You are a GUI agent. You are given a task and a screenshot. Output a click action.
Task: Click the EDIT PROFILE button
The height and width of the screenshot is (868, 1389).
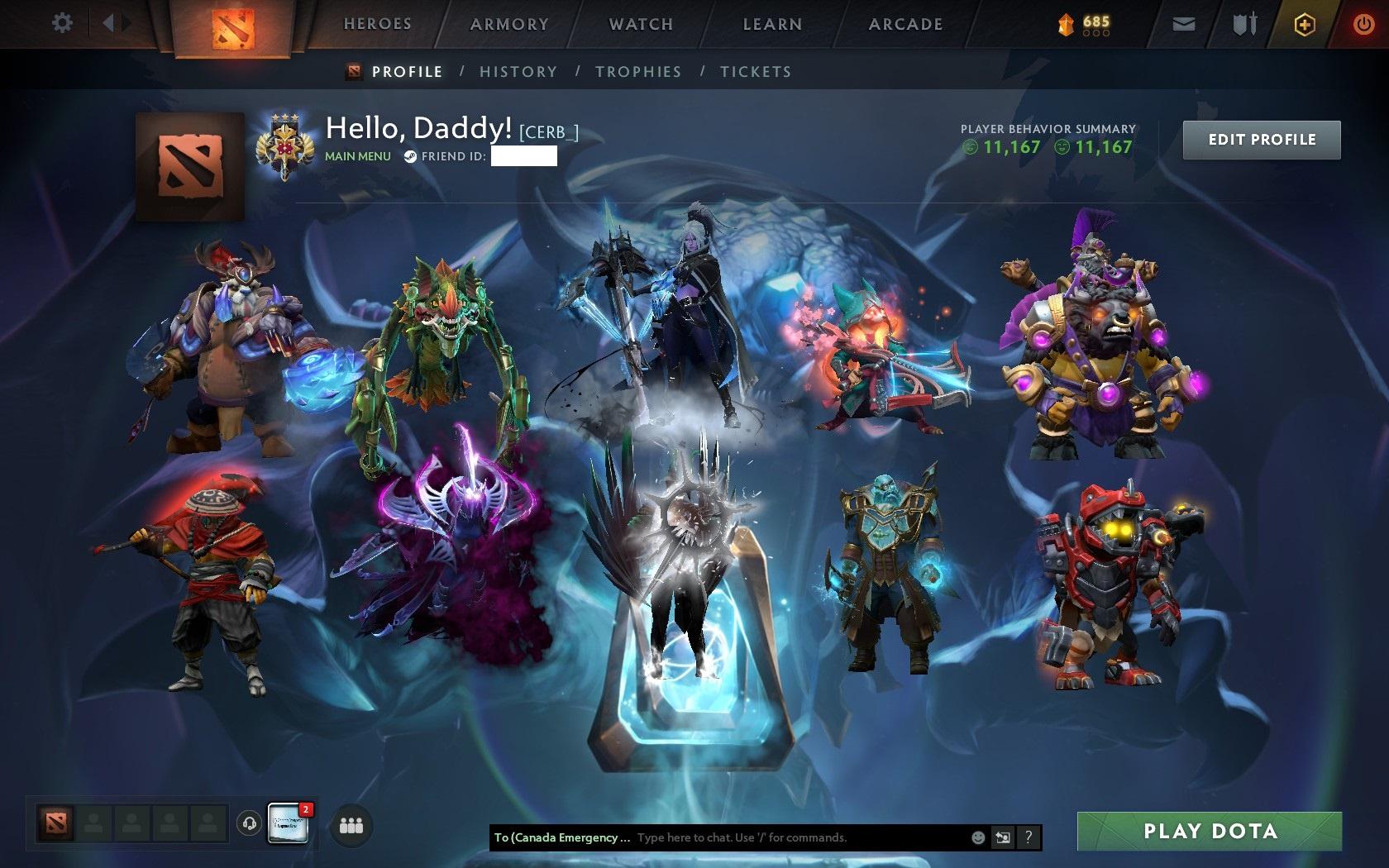(1261, 139)
